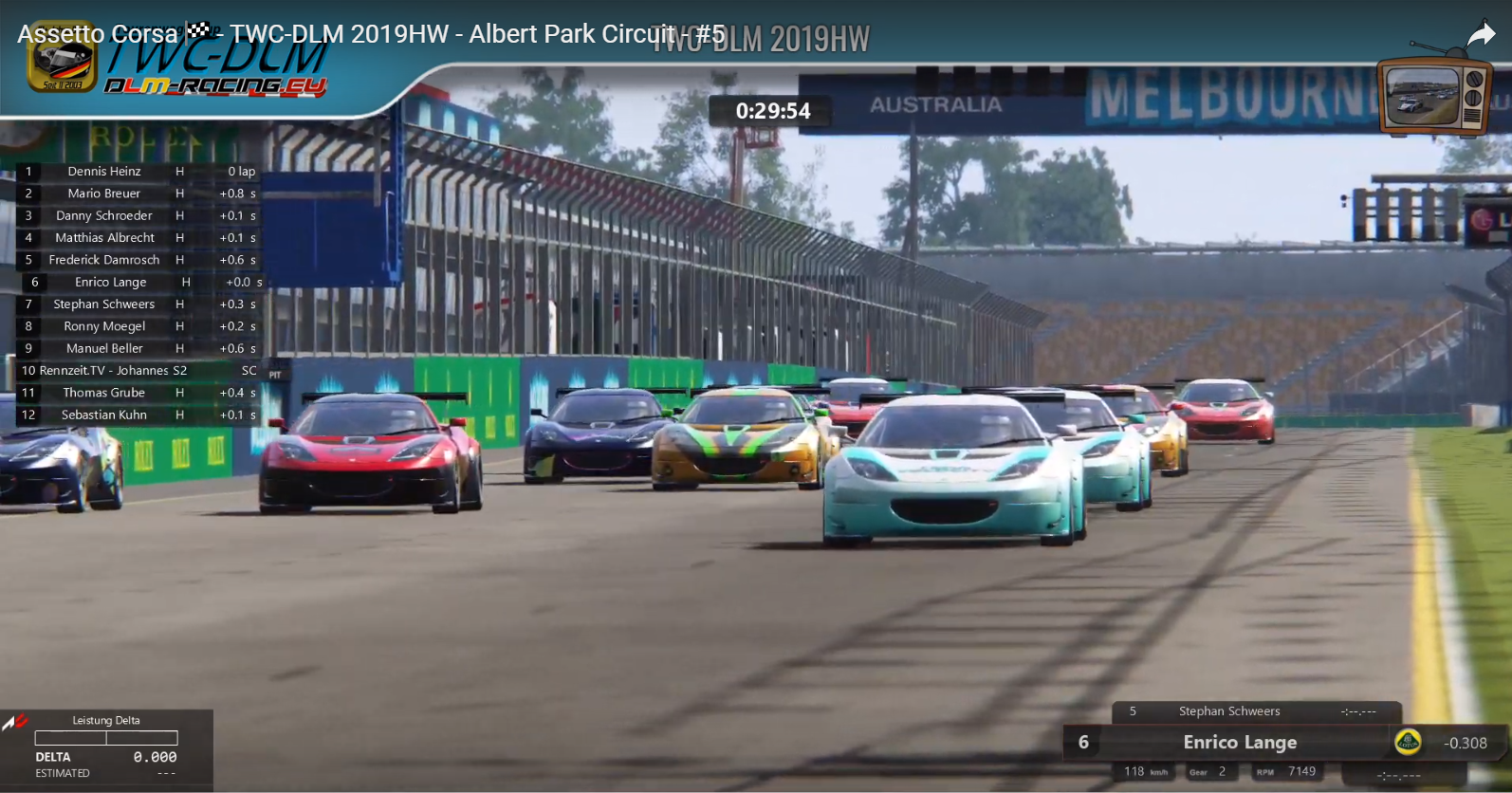Select Stephan Schweers in the standings list
The height and width of the screenshot is (793, 1512).
pos(104,304)
